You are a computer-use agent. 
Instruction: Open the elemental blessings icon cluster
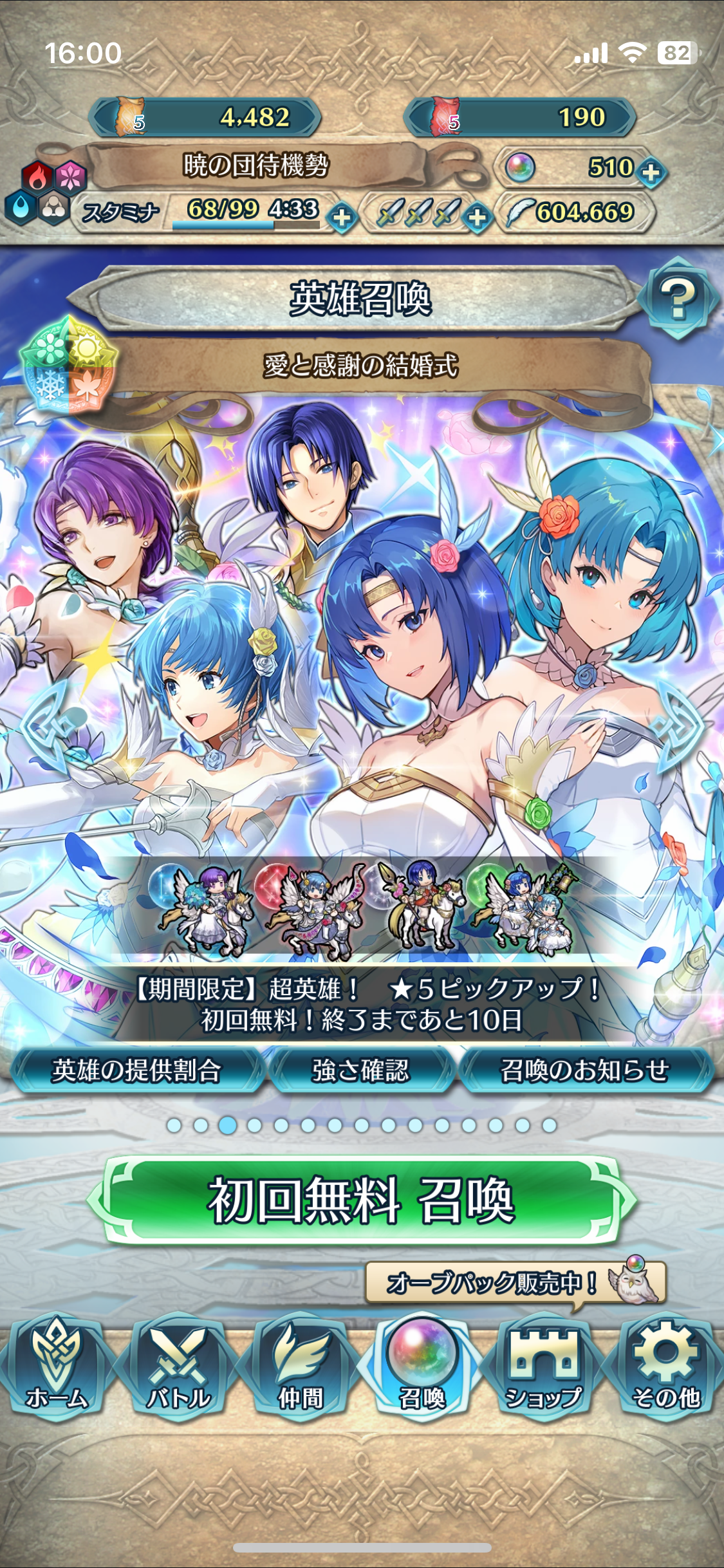pyautogui.click(x=46, y=192)
